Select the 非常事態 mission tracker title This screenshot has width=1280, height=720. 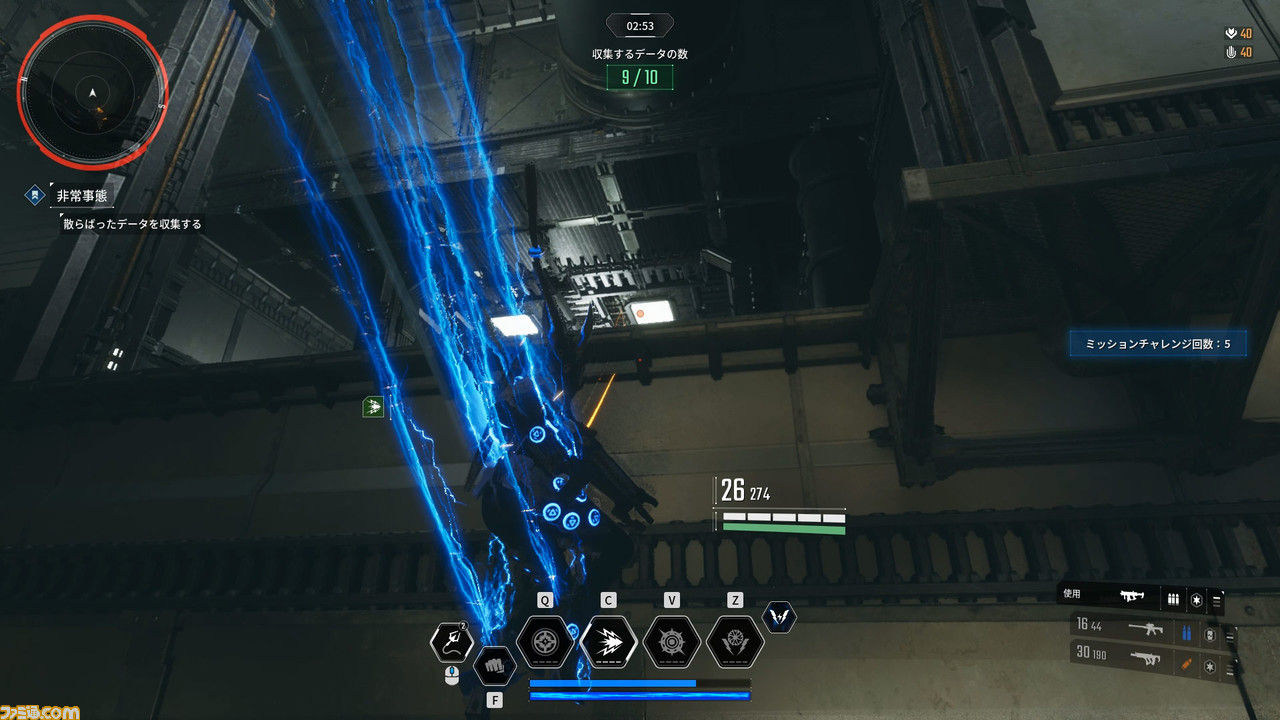click(82, 196)
